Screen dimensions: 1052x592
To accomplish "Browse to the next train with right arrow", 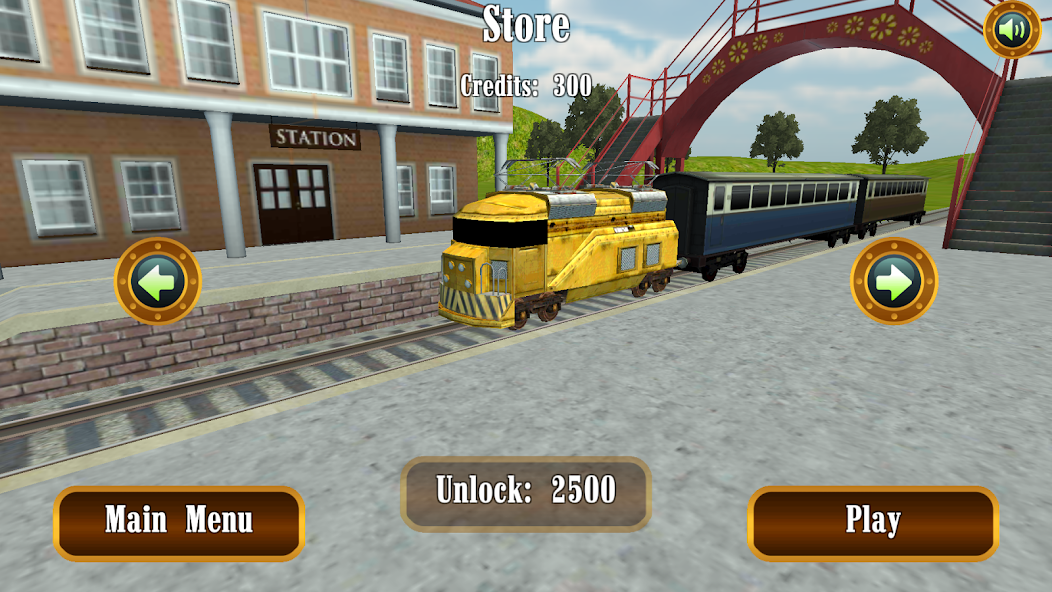I will tap(893, 281).
